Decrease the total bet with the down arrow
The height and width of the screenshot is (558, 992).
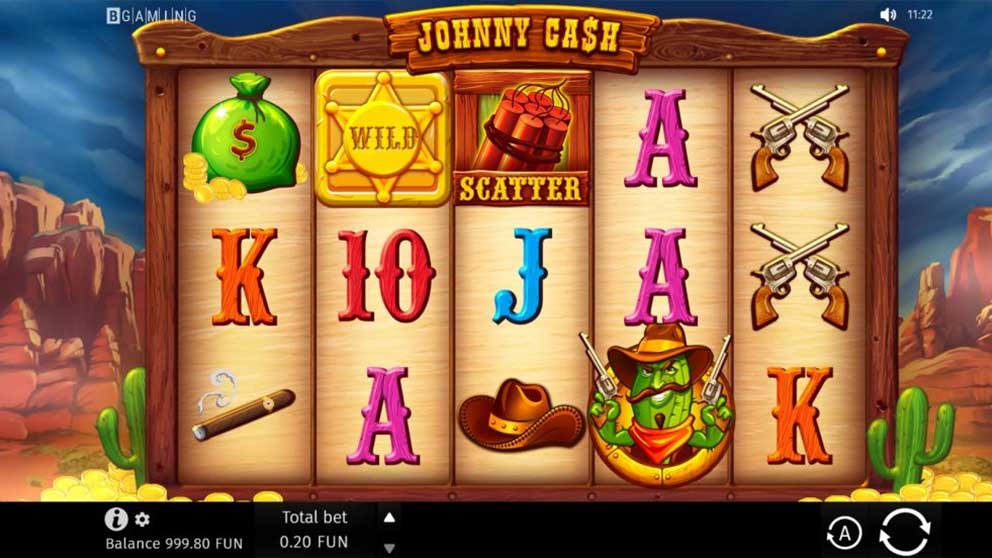[x=390, y=547]
